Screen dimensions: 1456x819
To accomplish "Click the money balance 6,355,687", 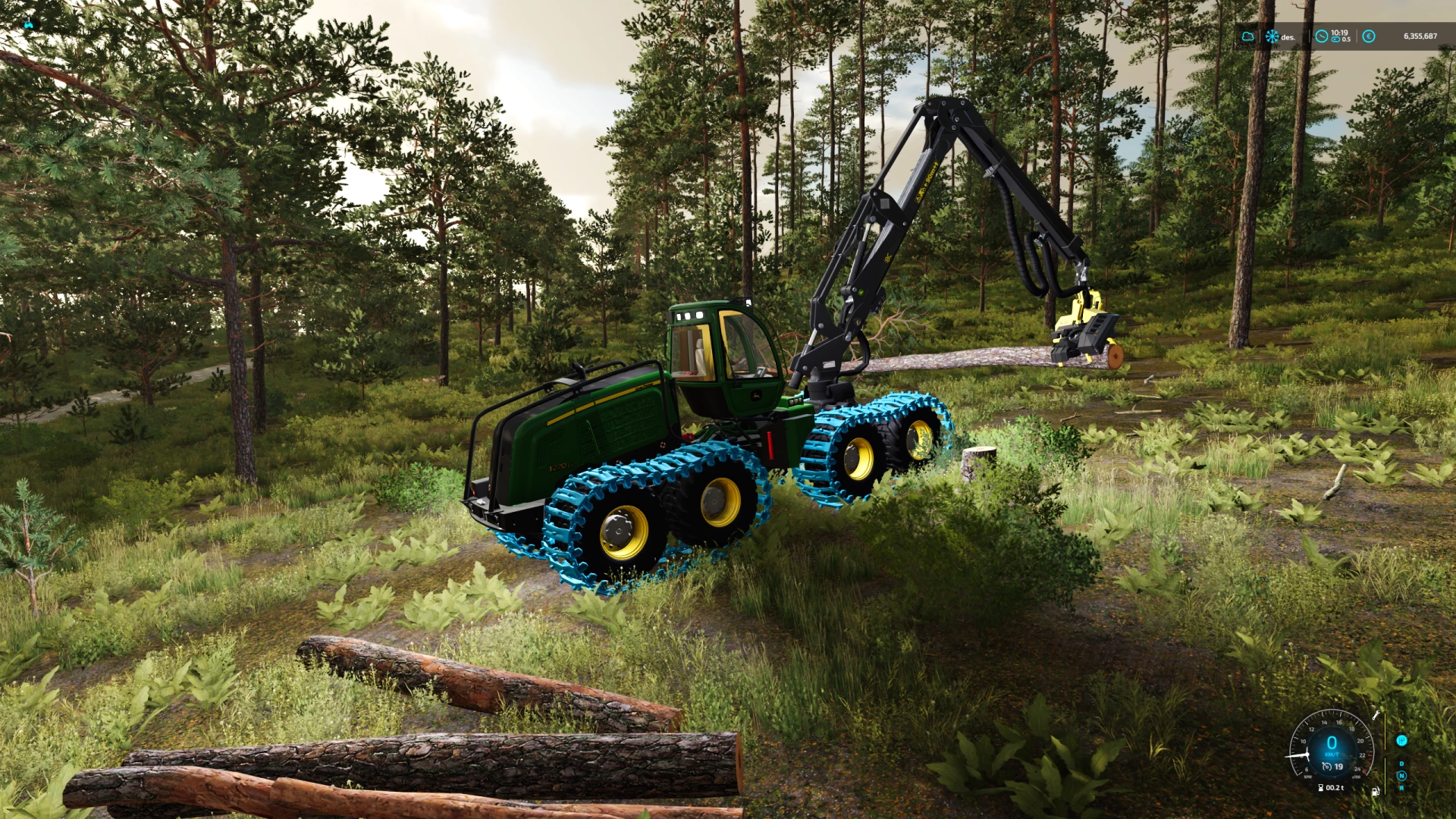I will [x=1421, y=36].
